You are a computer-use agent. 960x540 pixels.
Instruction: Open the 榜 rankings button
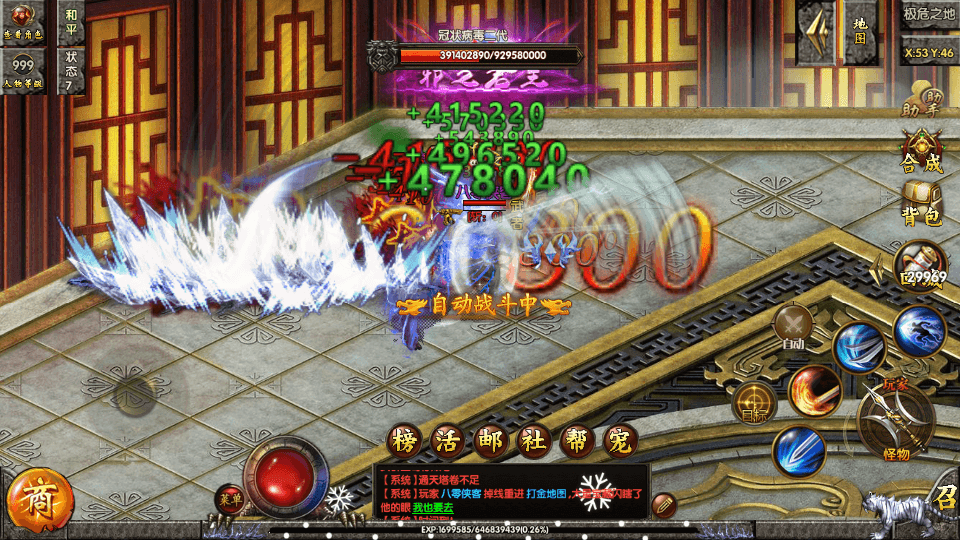402,440
